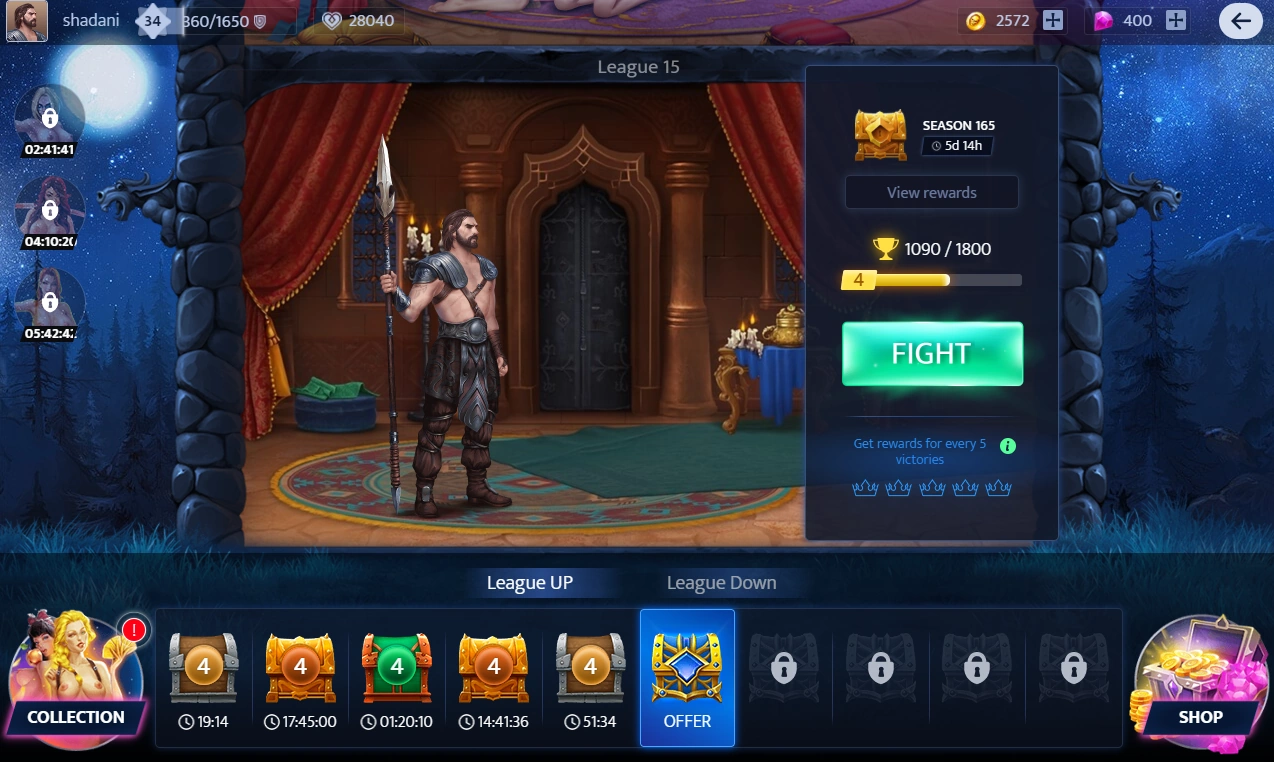Select the silver chest with 51:34 timer

(590, 668)
